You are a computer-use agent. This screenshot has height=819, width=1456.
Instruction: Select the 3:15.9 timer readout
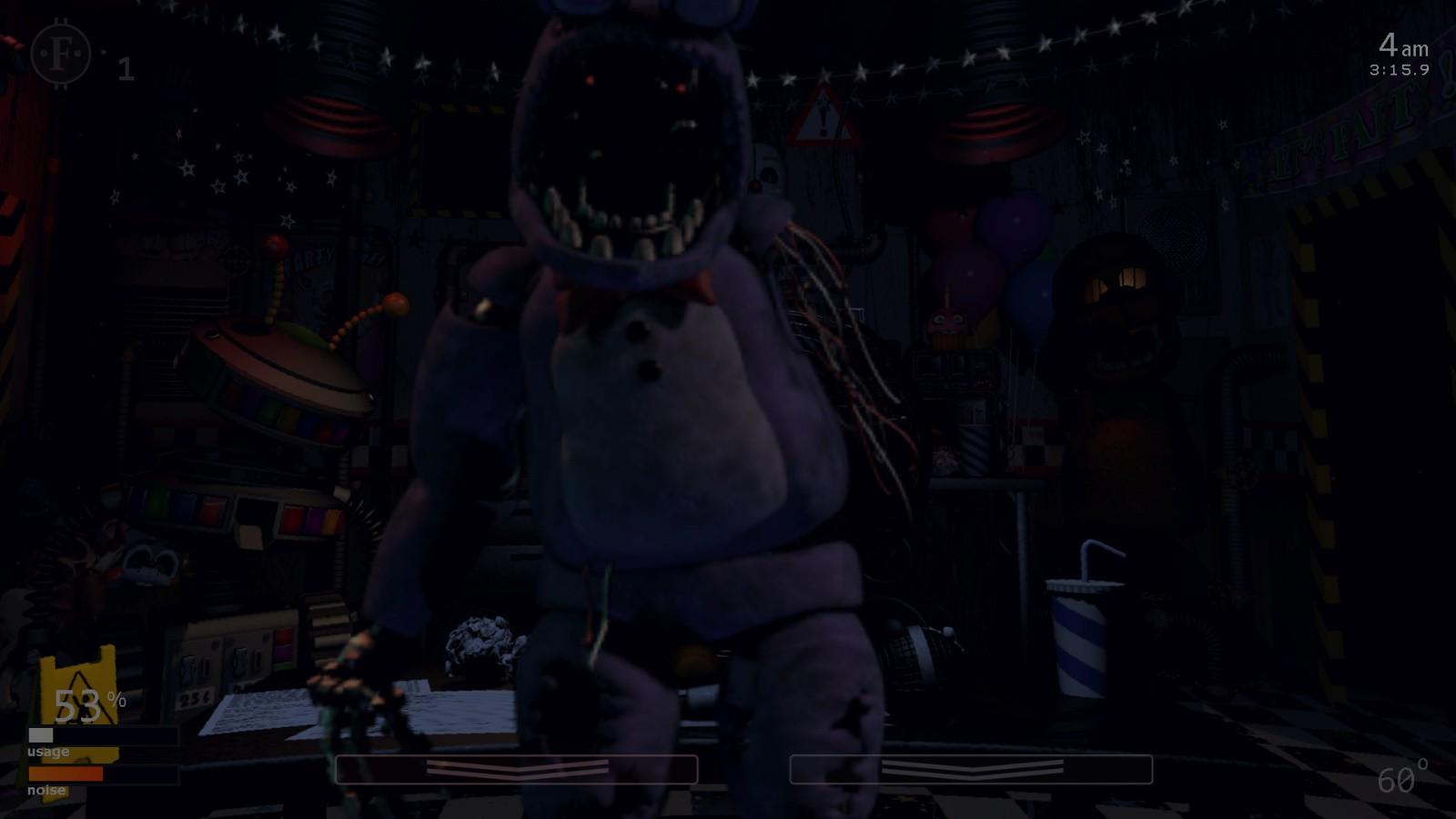1400,67
